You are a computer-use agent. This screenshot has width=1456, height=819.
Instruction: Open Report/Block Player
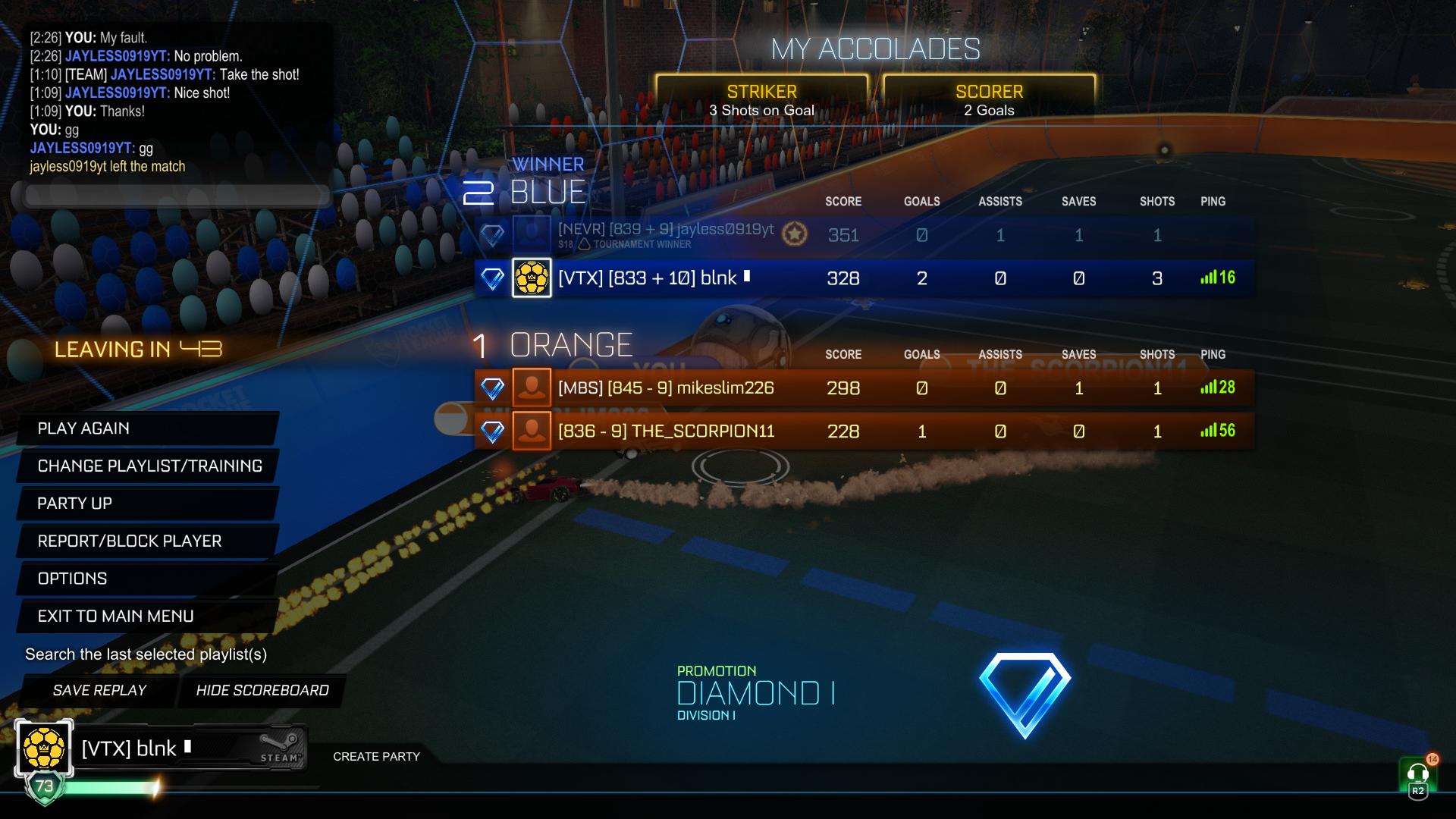click(x=129, y=541)
